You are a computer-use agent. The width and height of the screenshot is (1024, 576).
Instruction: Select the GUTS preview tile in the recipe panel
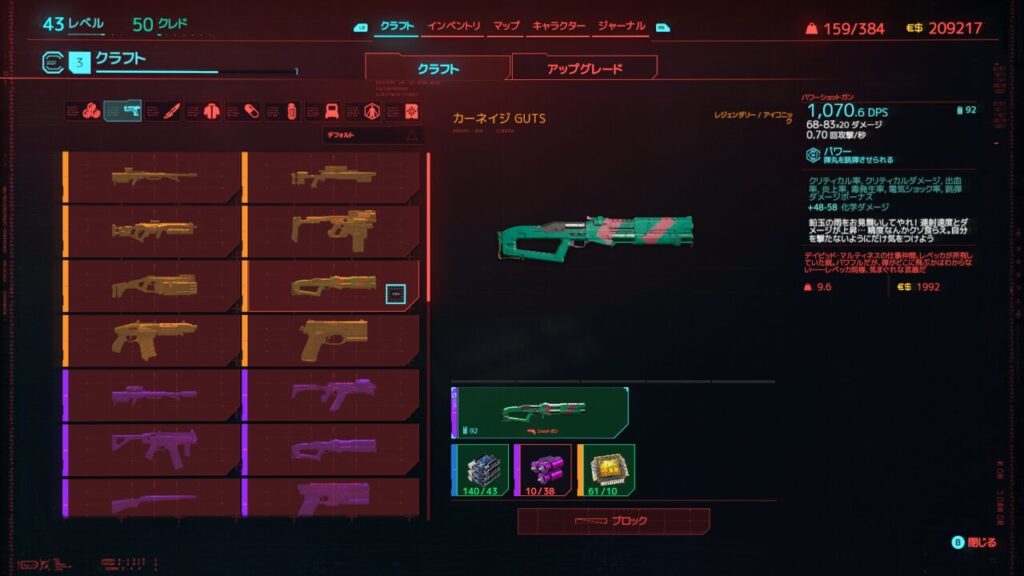coord(540,412)
